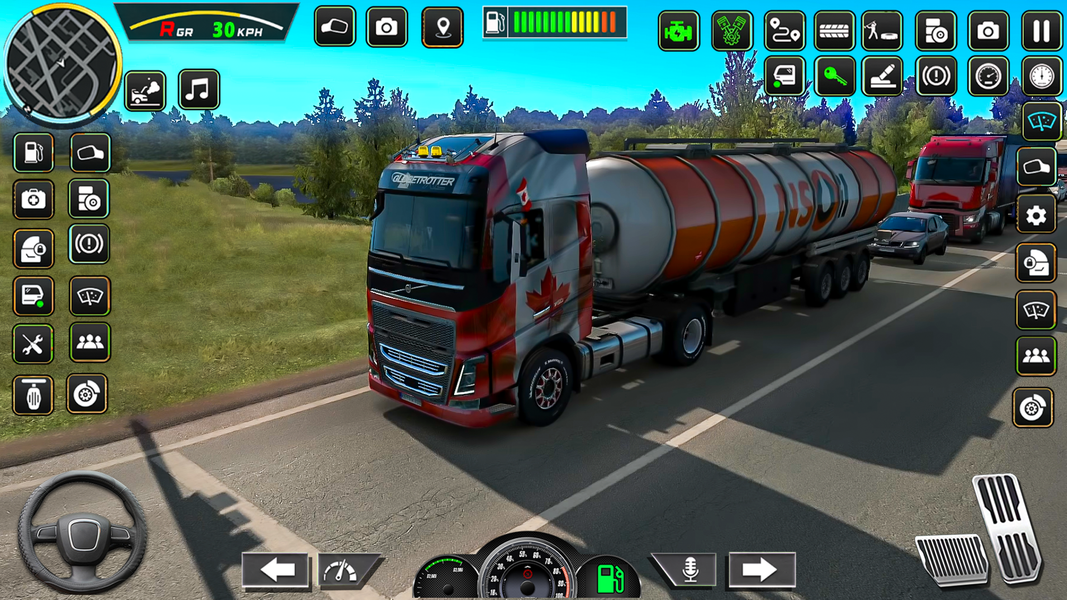Screen dimensions: 1067x600
Task: Click the steering wheel control
Action: 83,530
